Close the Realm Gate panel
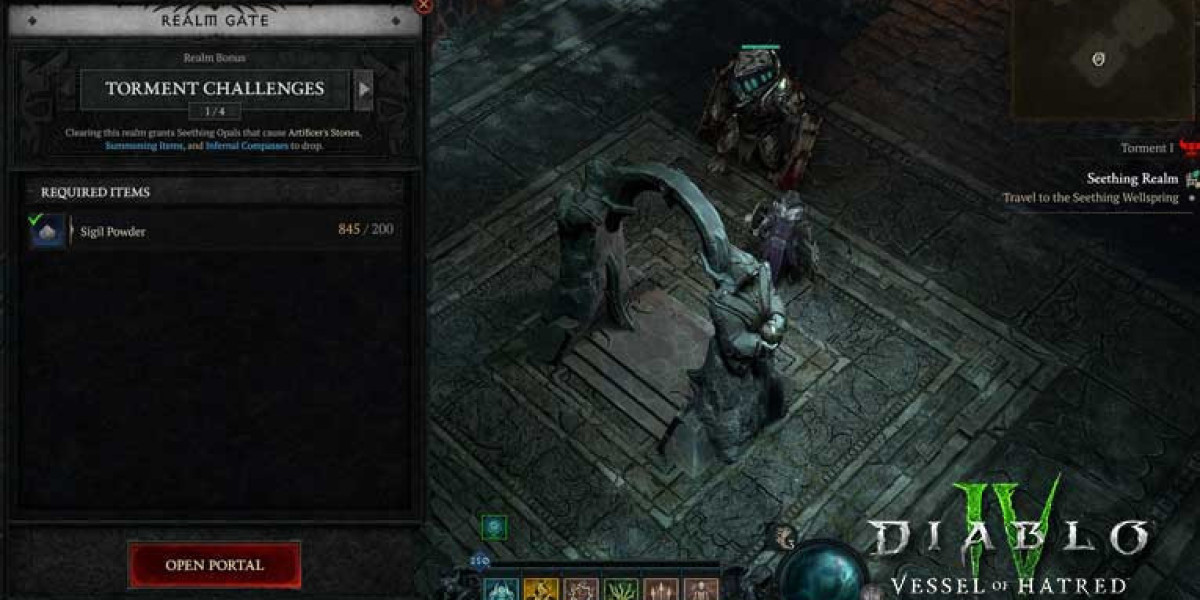1200x600 pixels. tap(423, 5)
